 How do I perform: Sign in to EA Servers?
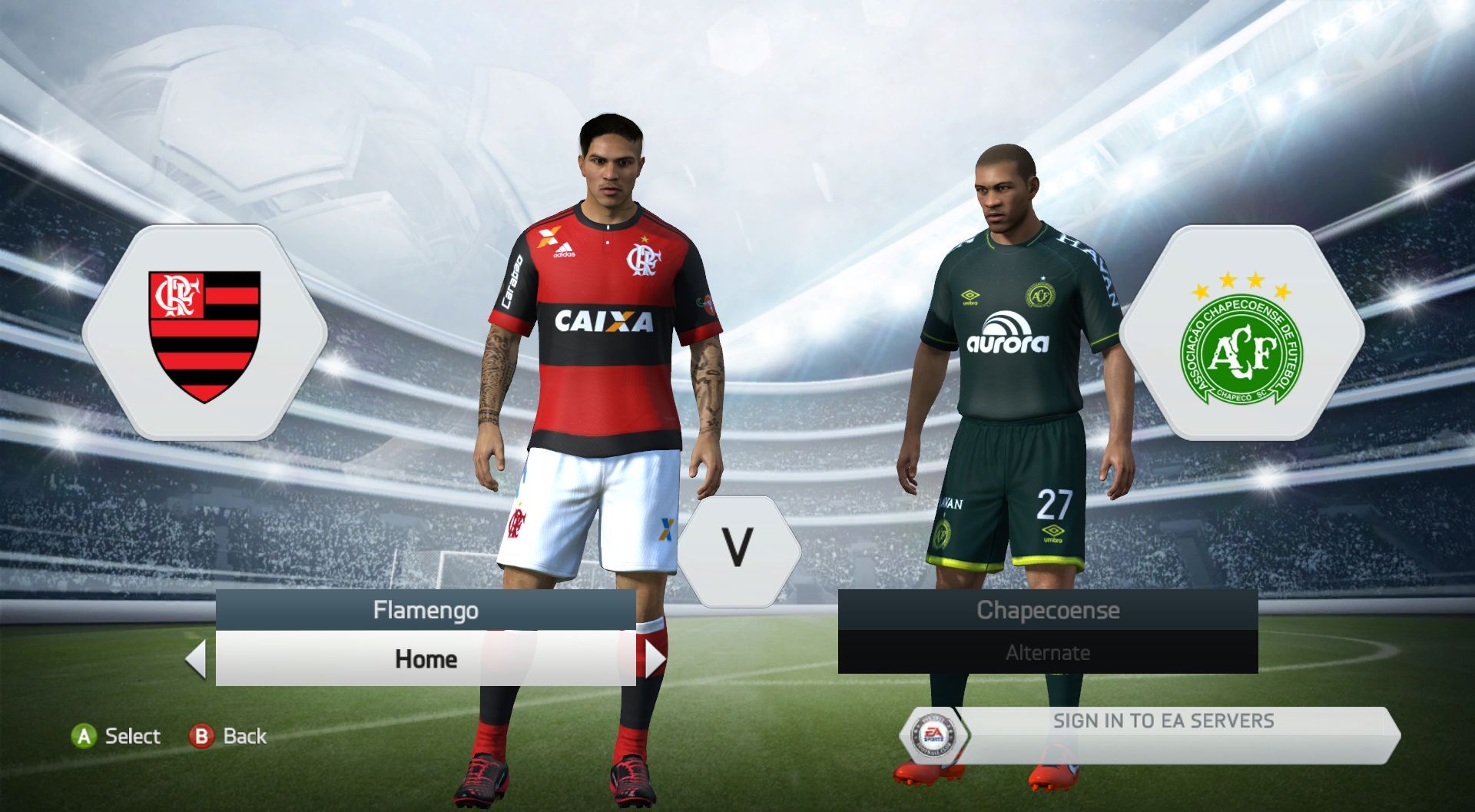pyautogui.click(x=1162, y=721)
